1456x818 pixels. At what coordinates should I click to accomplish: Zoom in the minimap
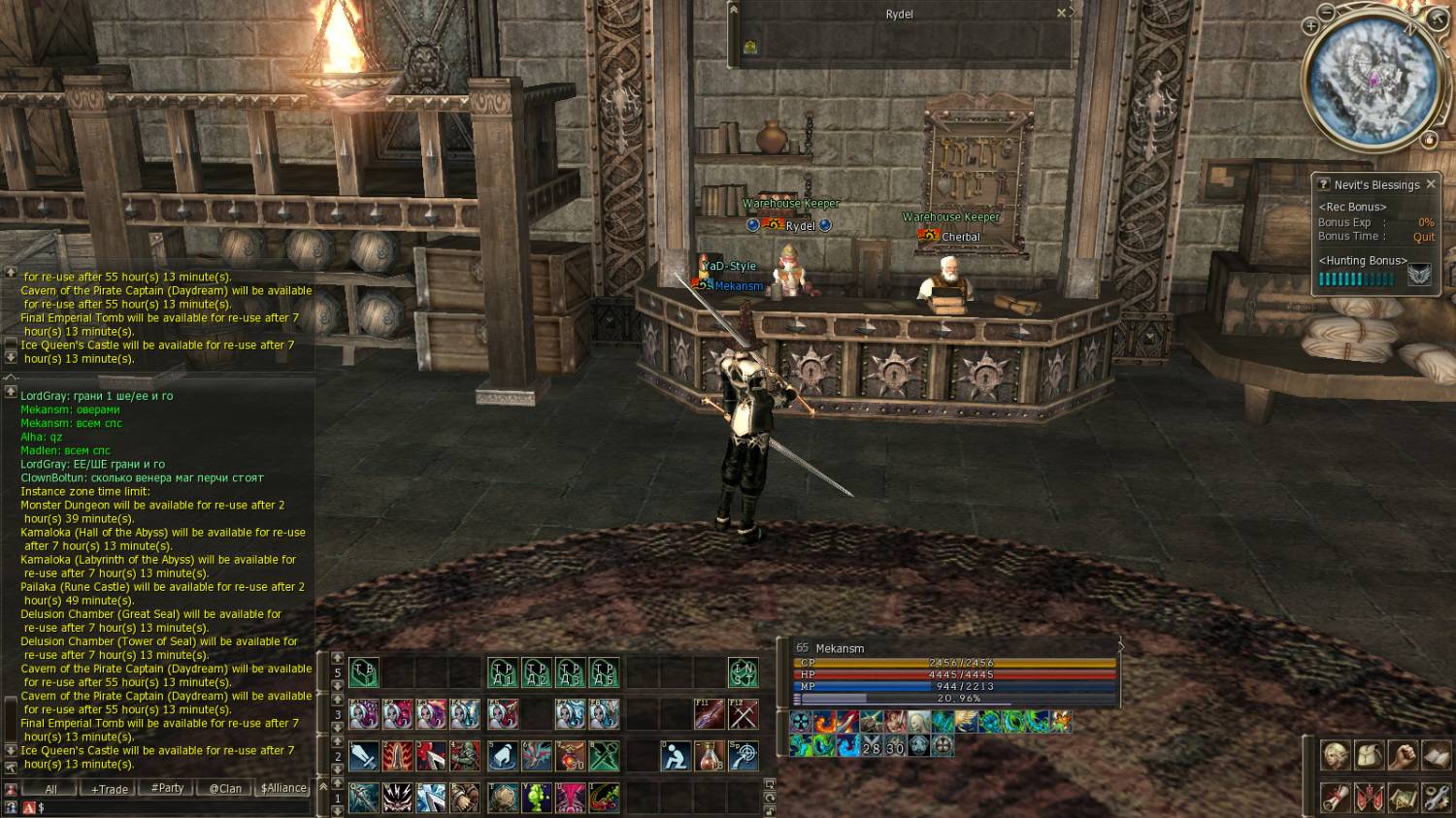(1310, 26)
